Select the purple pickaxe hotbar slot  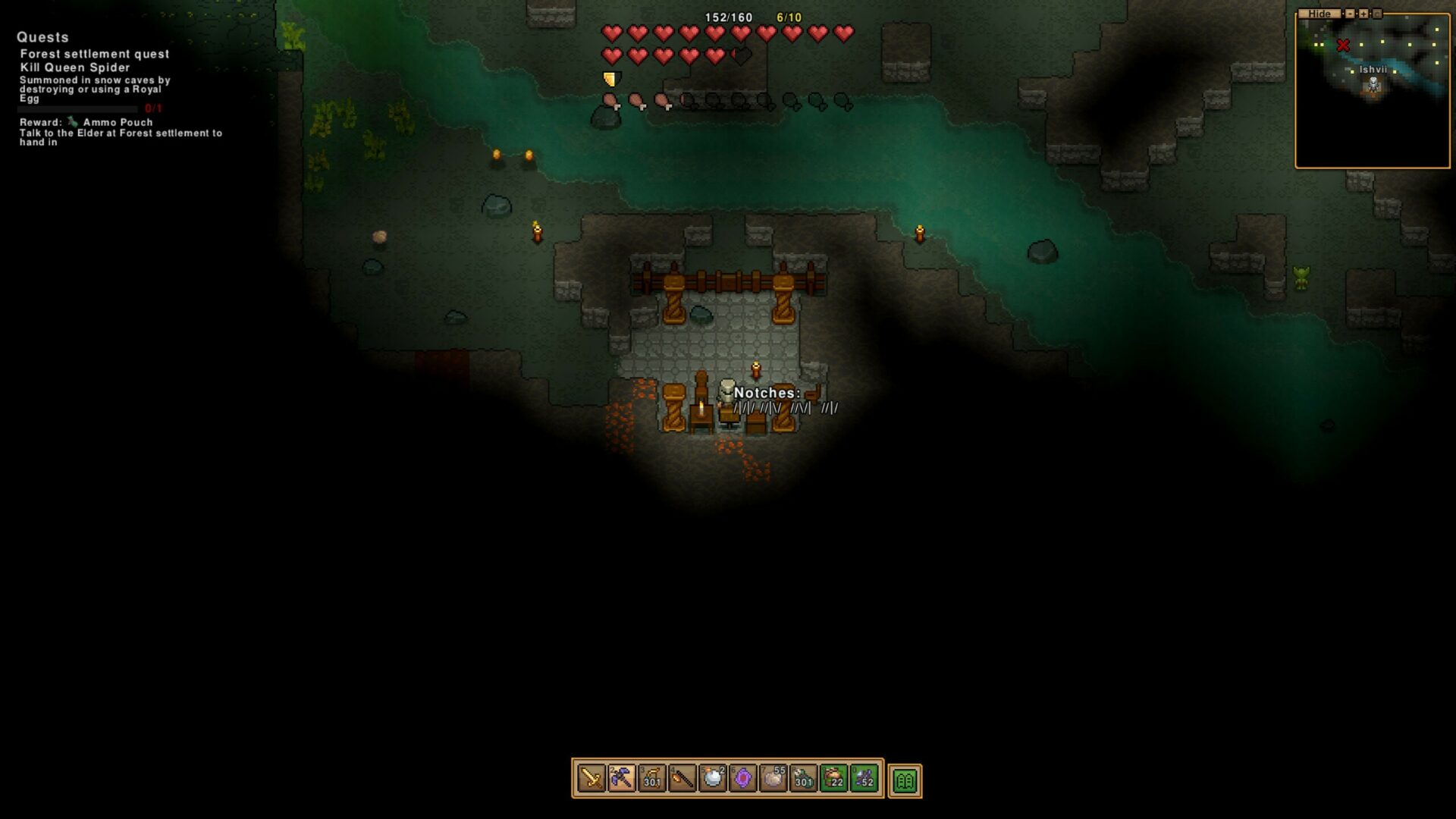(622, 779)
